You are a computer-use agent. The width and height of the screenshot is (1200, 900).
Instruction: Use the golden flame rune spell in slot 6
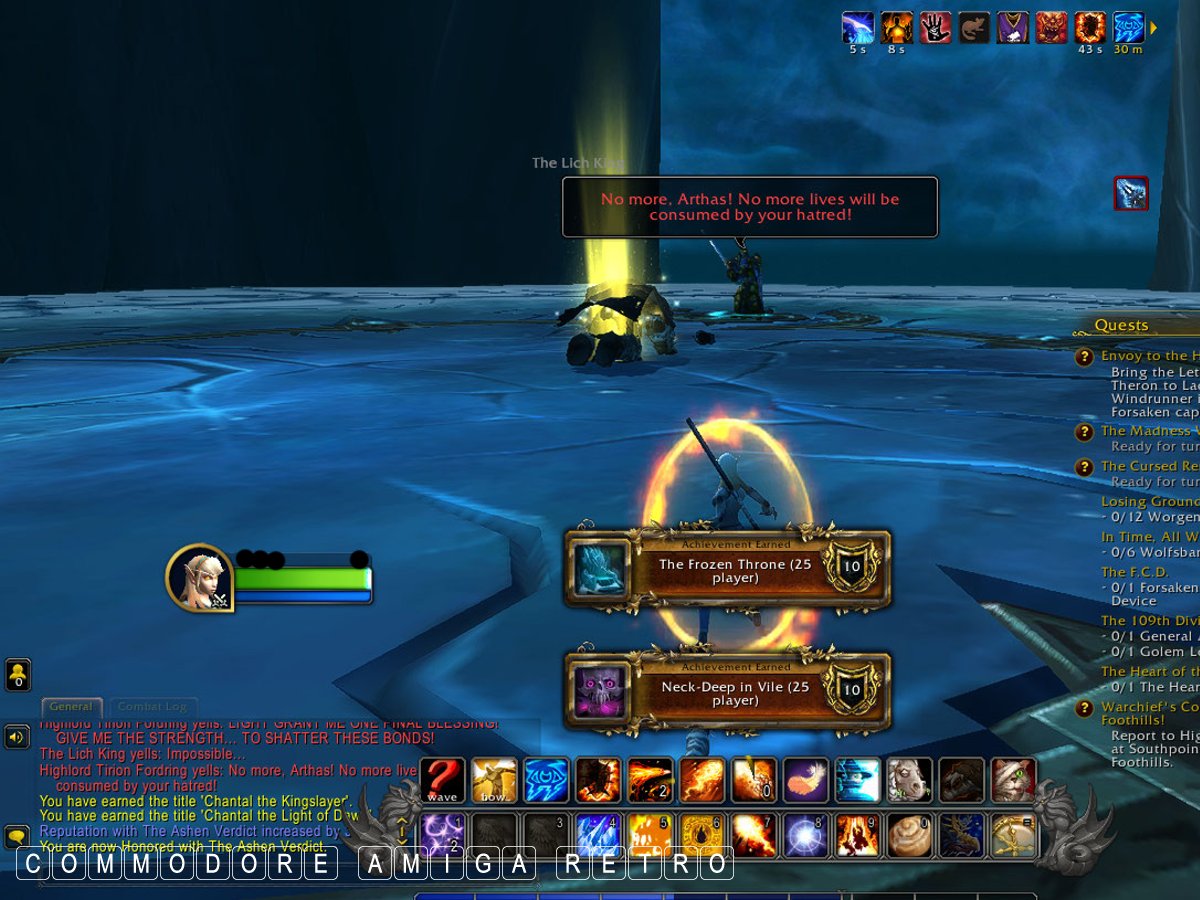tap(702, 835)
